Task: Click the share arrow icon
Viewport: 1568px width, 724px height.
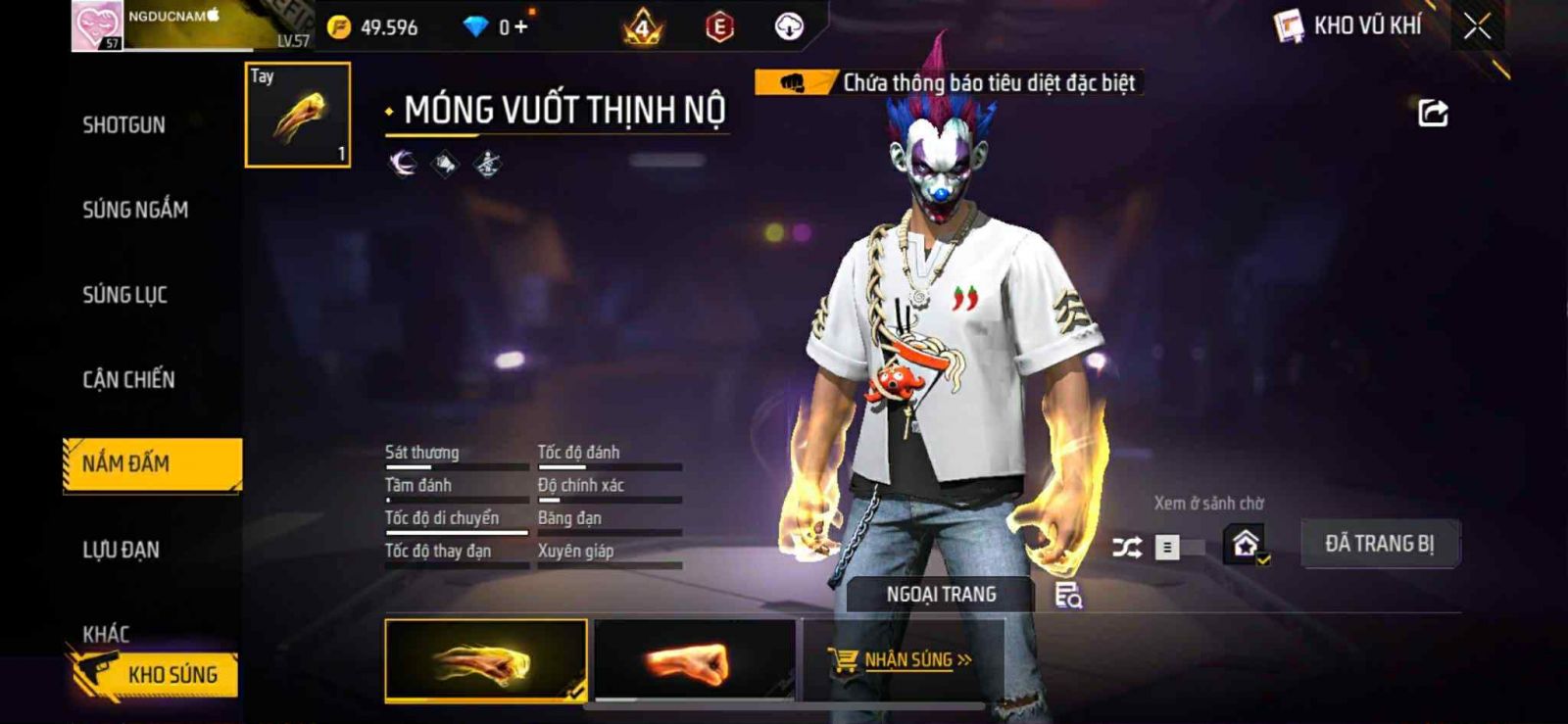Action: pos(1433,114)
